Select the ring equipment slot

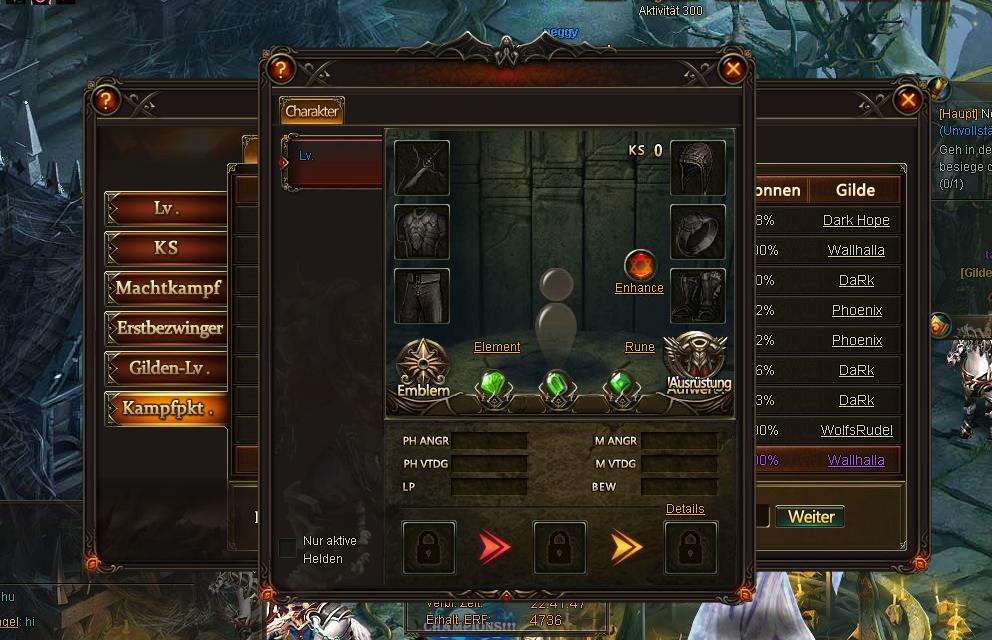click(x=697, y=233)
